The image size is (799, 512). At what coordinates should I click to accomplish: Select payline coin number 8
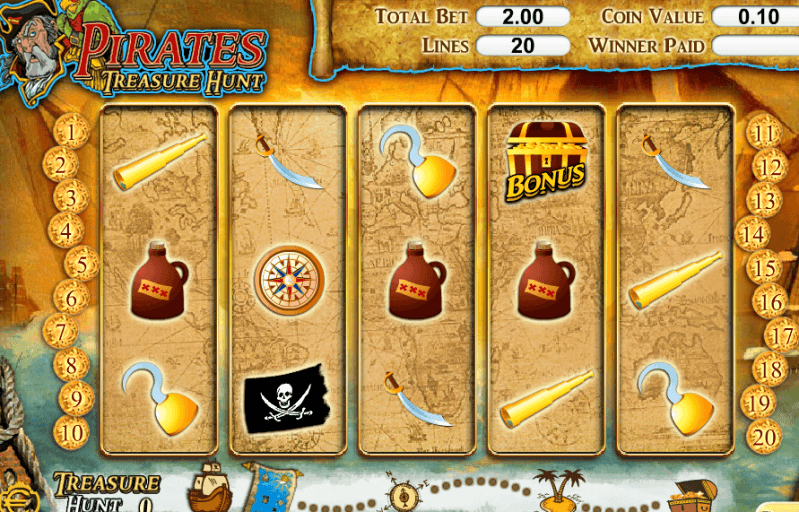(x=71, y=365)
